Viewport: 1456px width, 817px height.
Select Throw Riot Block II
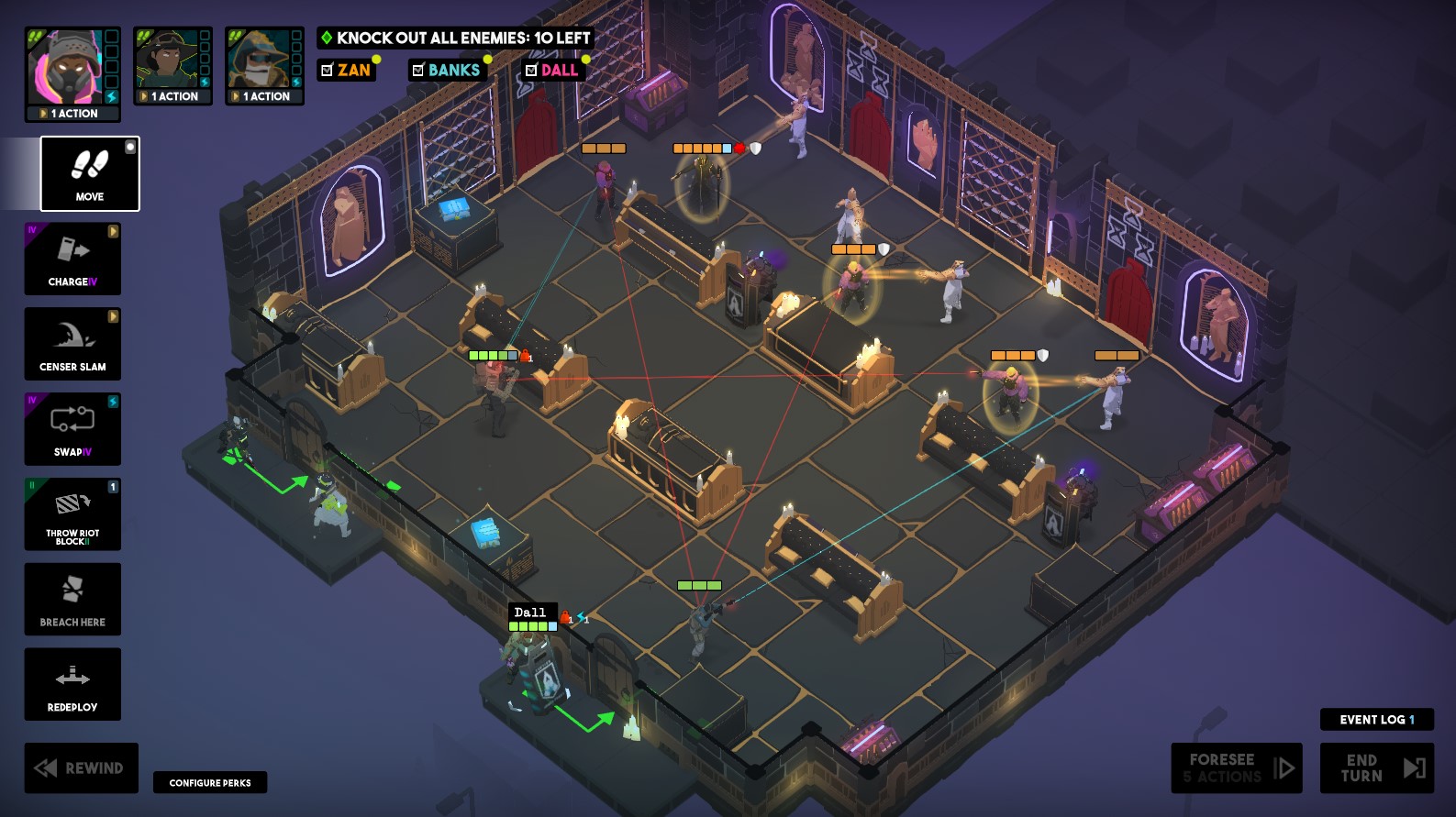(72, 513)
